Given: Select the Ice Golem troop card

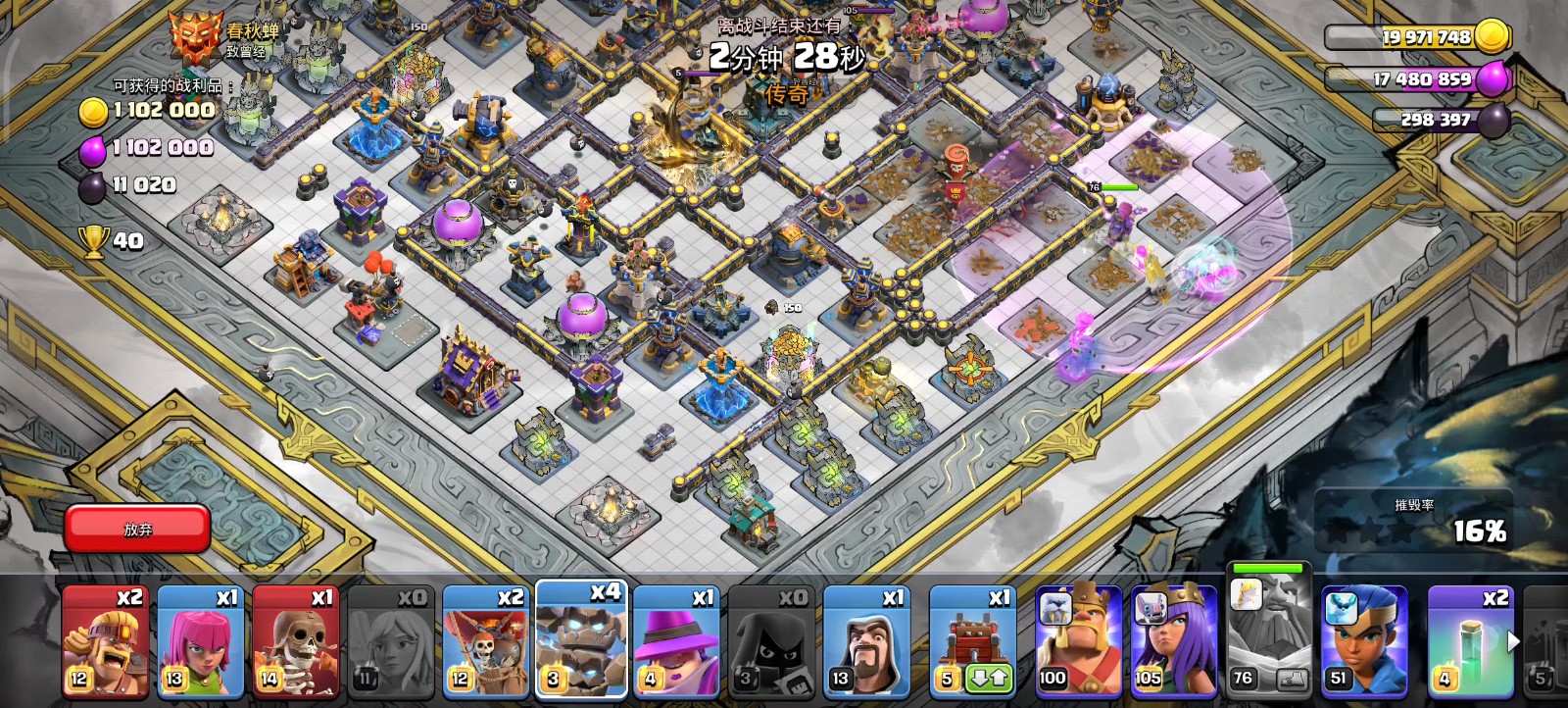Looking at the screenshot, I should point(581,639).
